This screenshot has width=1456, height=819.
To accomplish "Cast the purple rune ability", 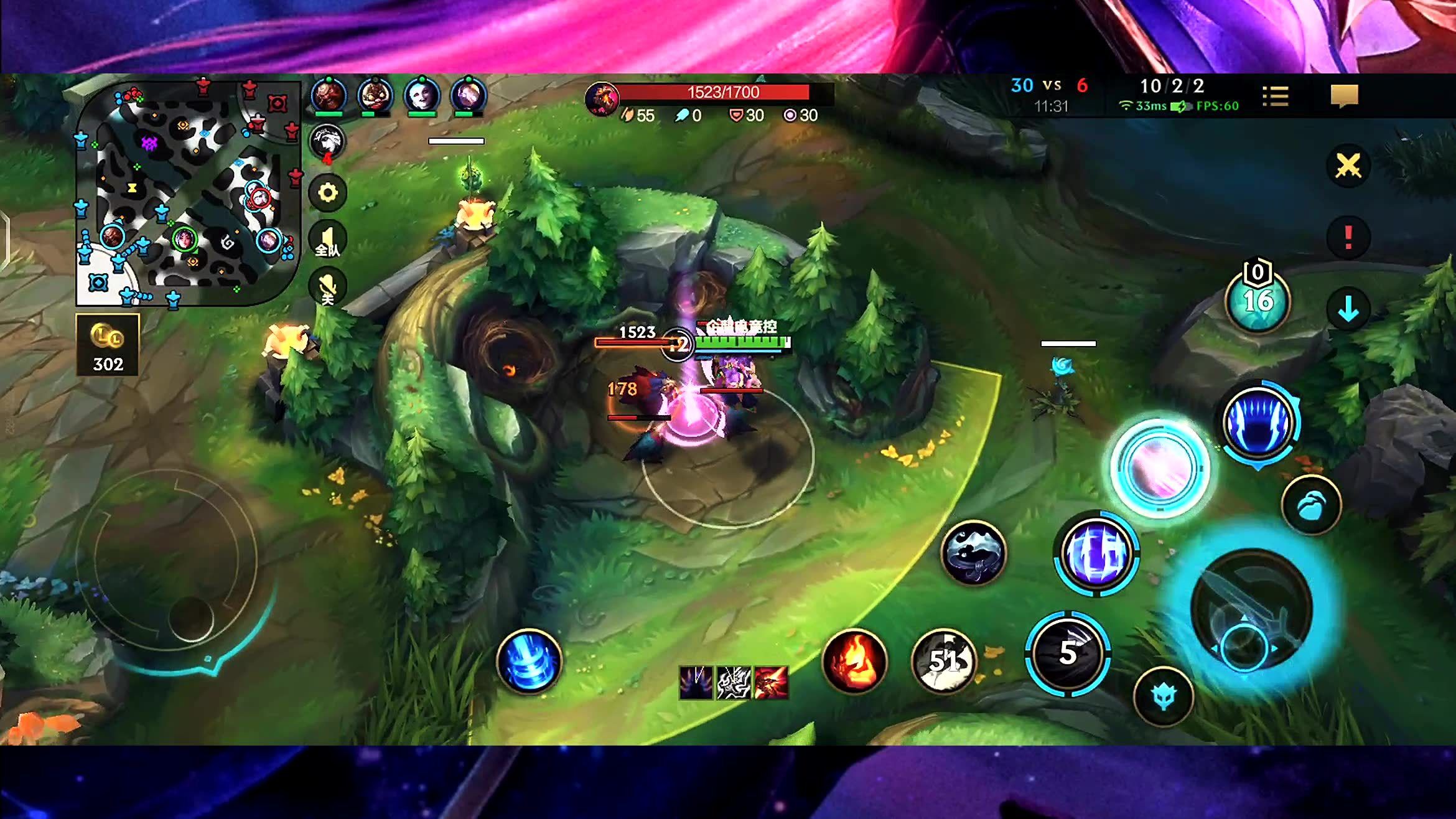I will (x=1096, y=553).
